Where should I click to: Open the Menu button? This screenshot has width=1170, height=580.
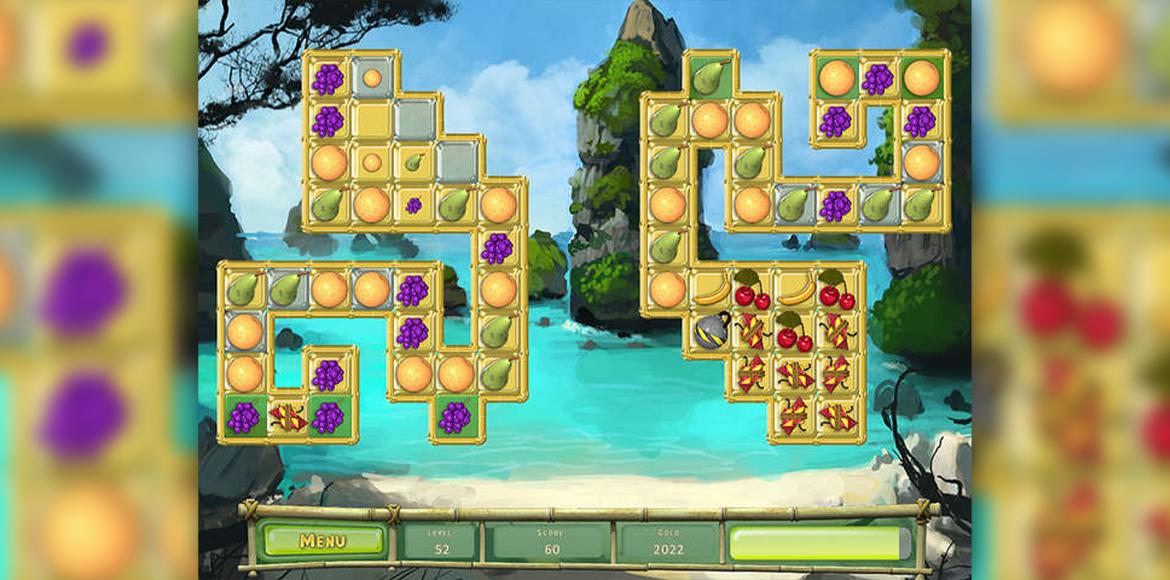[x=321, y=541]
